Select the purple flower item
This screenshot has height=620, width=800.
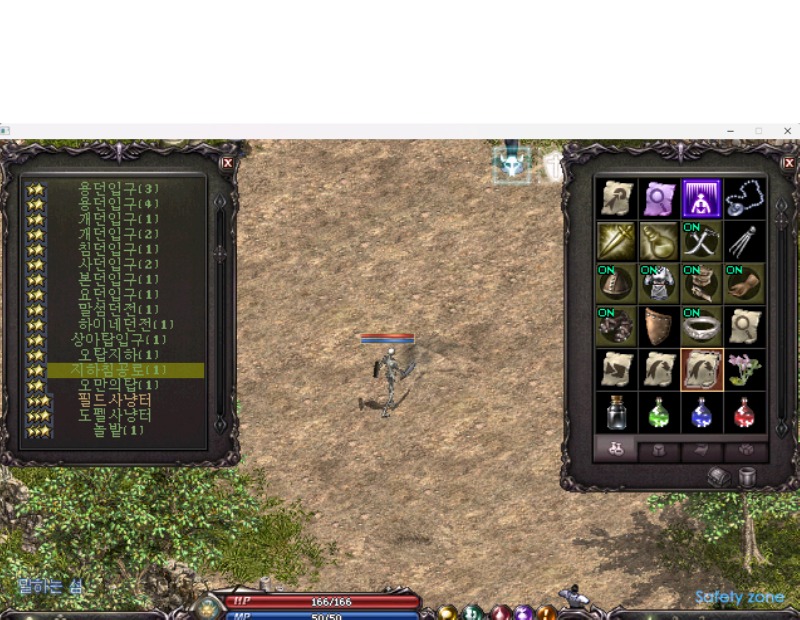coord(744,369)
